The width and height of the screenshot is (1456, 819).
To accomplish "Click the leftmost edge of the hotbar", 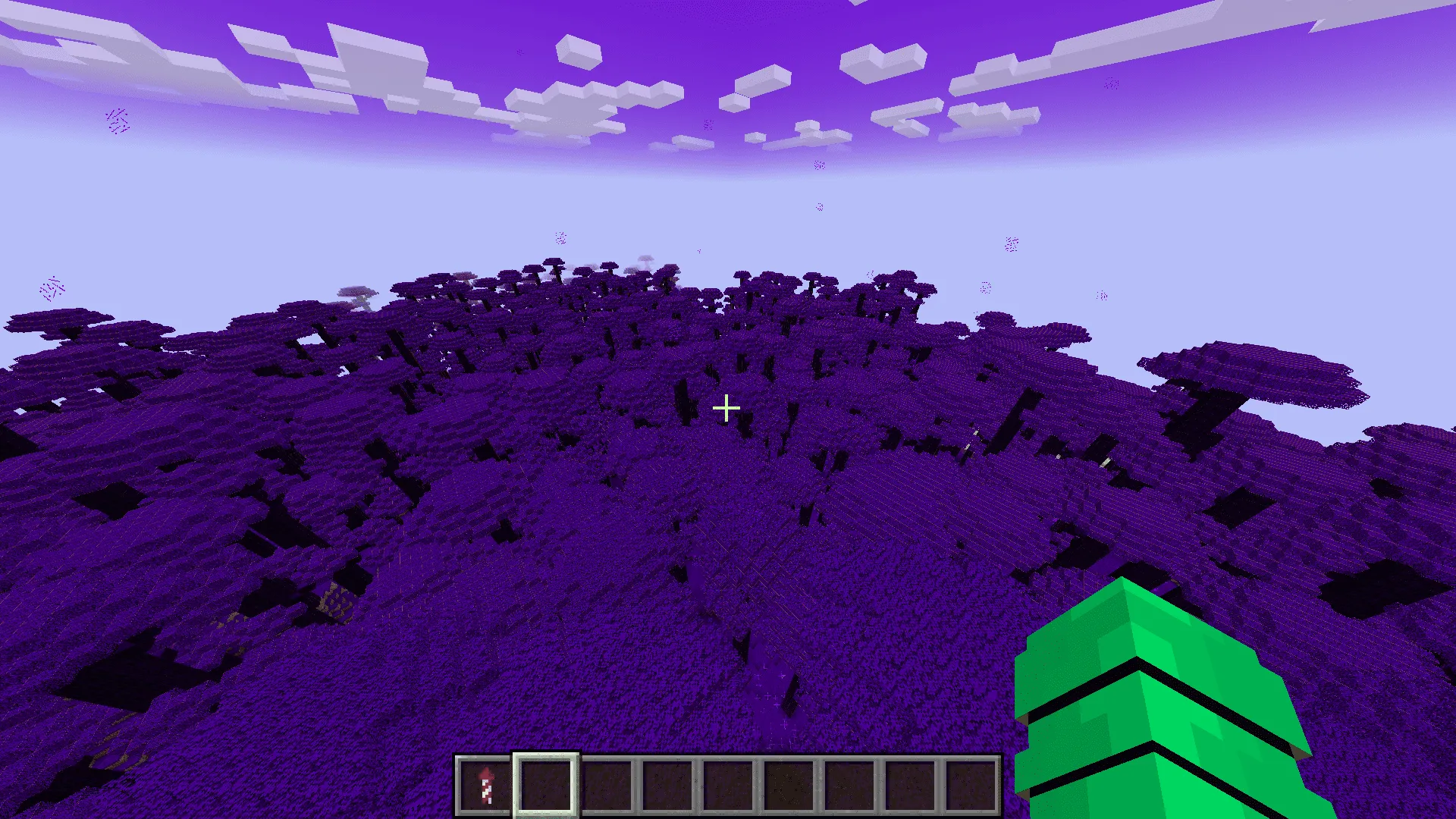I will click(x=457, y=786).
